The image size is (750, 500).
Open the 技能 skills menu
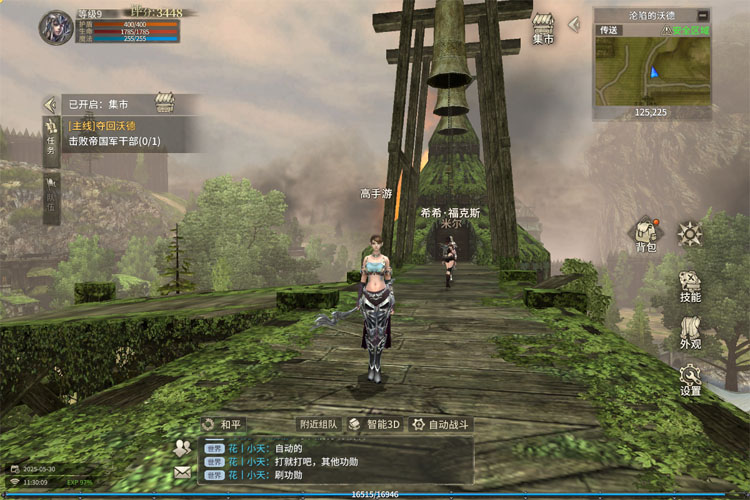690,287
